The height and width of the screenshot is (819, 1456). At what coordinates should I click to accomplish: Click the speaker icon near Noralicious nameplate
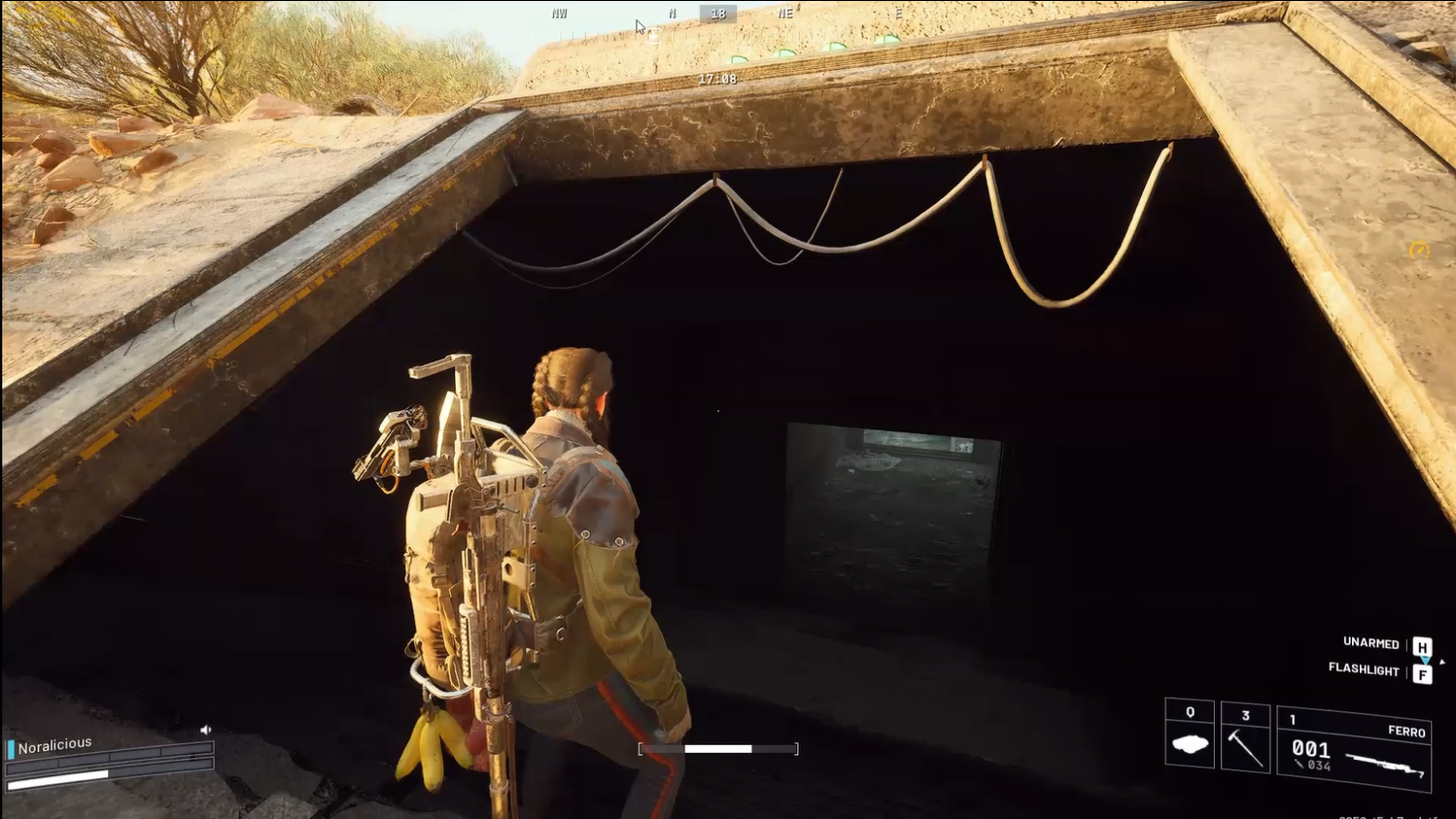(x=206, y=730)
